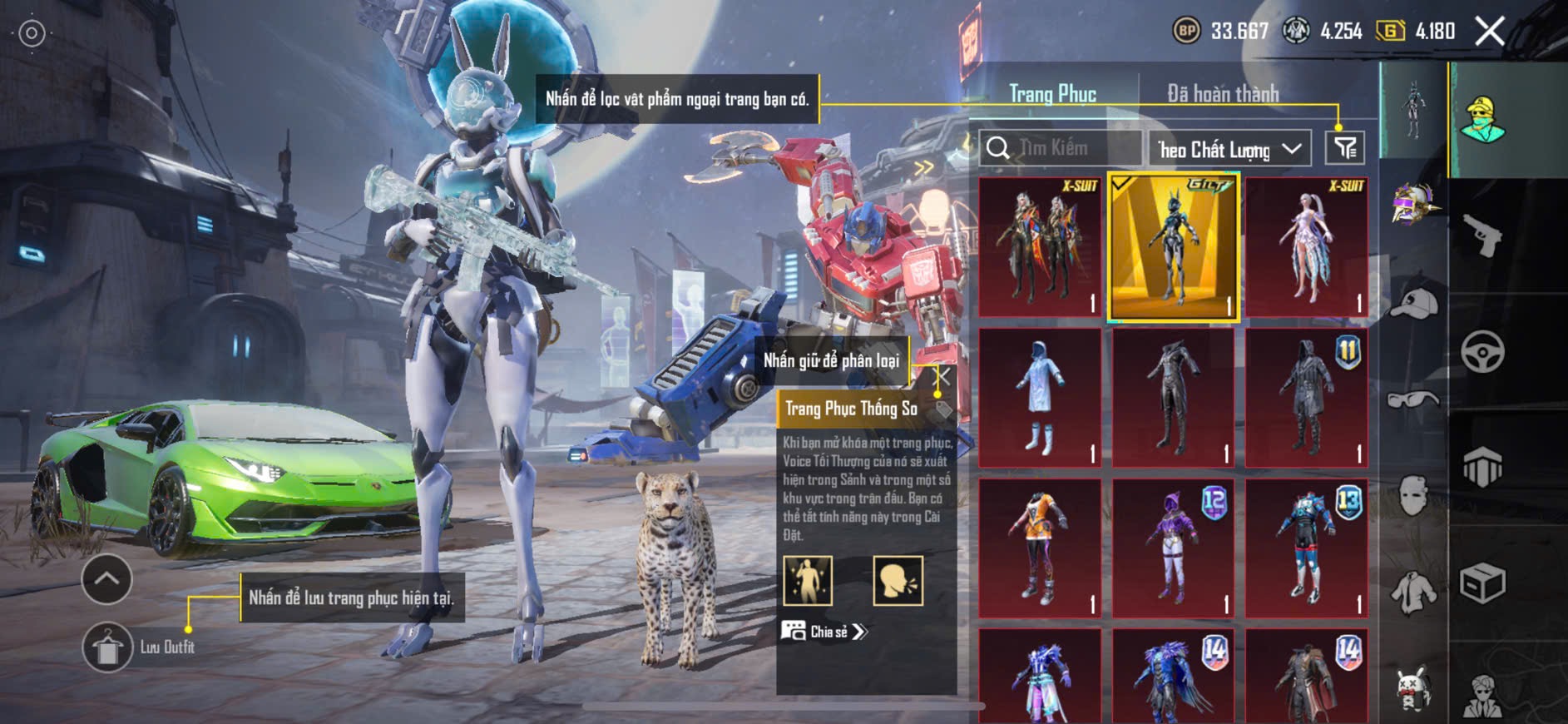
Task: Toggle the owned-items filter funnel icon
Action: click(x=1344, y=148)
